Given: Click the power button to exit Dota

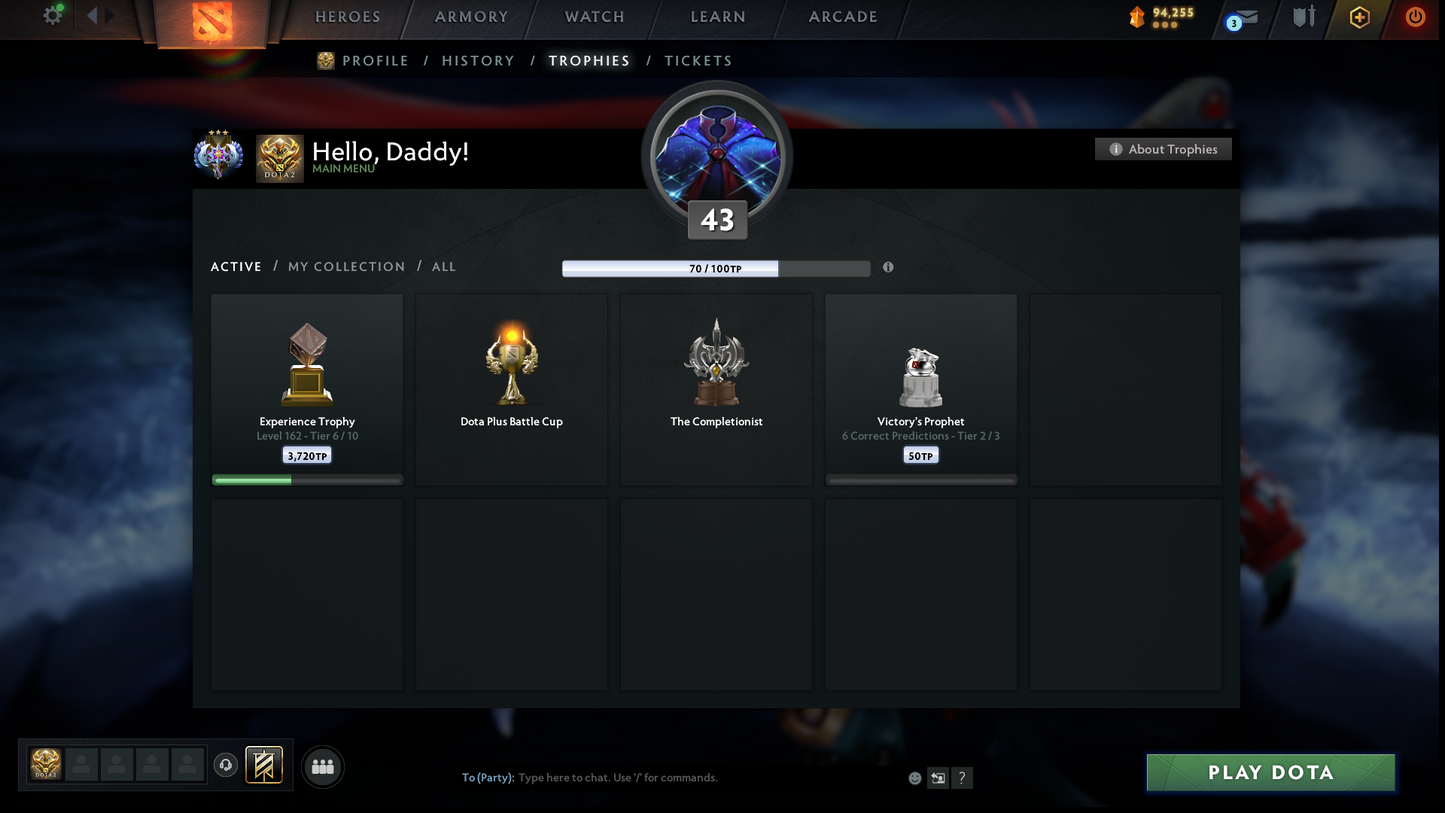Looking at the screenshot, I should point(1417,17).
